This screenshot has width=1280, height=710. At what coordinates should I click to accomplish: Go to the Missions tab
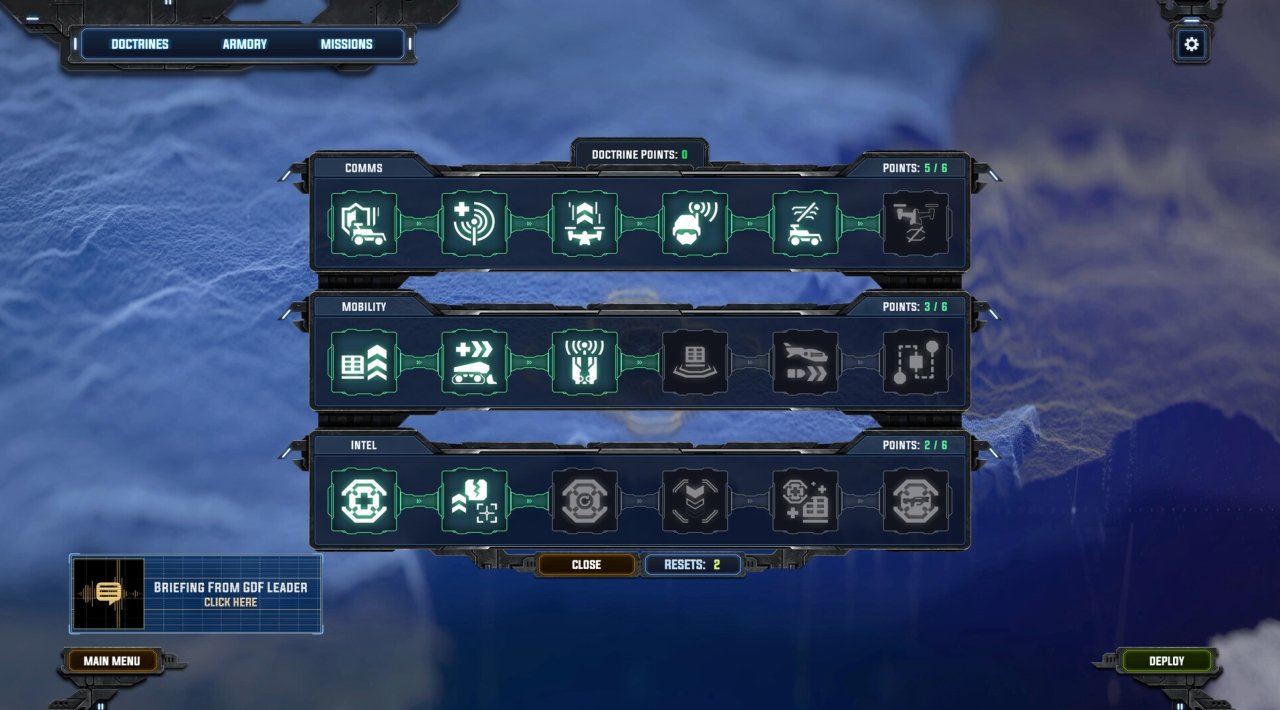tap(346, 44)
